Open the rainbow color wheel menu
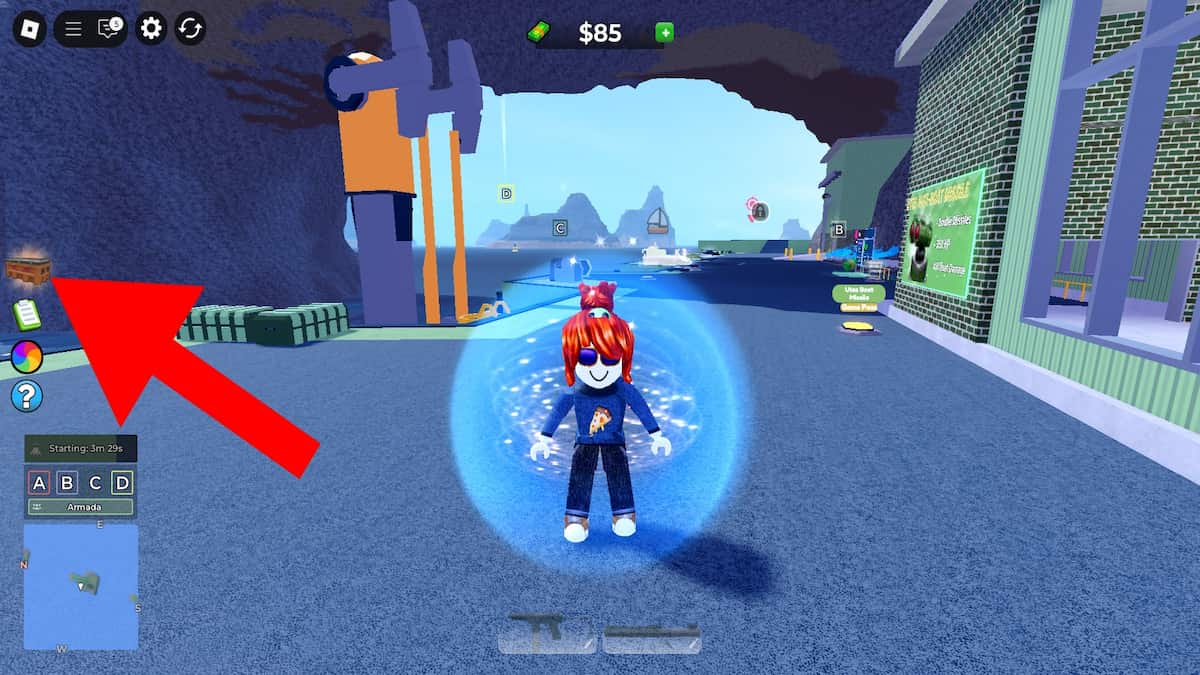Screen dimensions: 1200x675 click(x=27, y=356)
